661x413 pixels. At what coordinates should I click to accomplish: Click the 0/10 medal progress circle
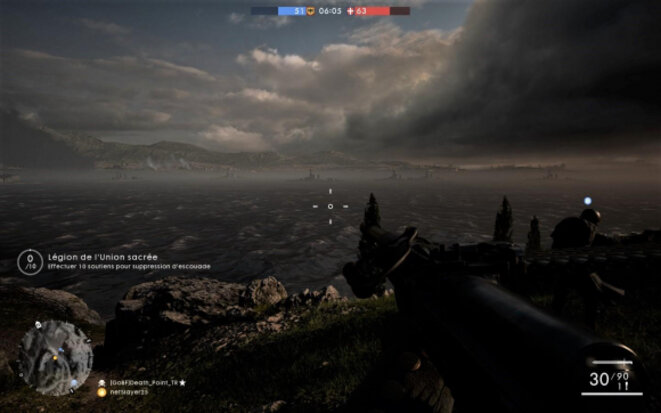pyautogui.click(x=30, y=262)
